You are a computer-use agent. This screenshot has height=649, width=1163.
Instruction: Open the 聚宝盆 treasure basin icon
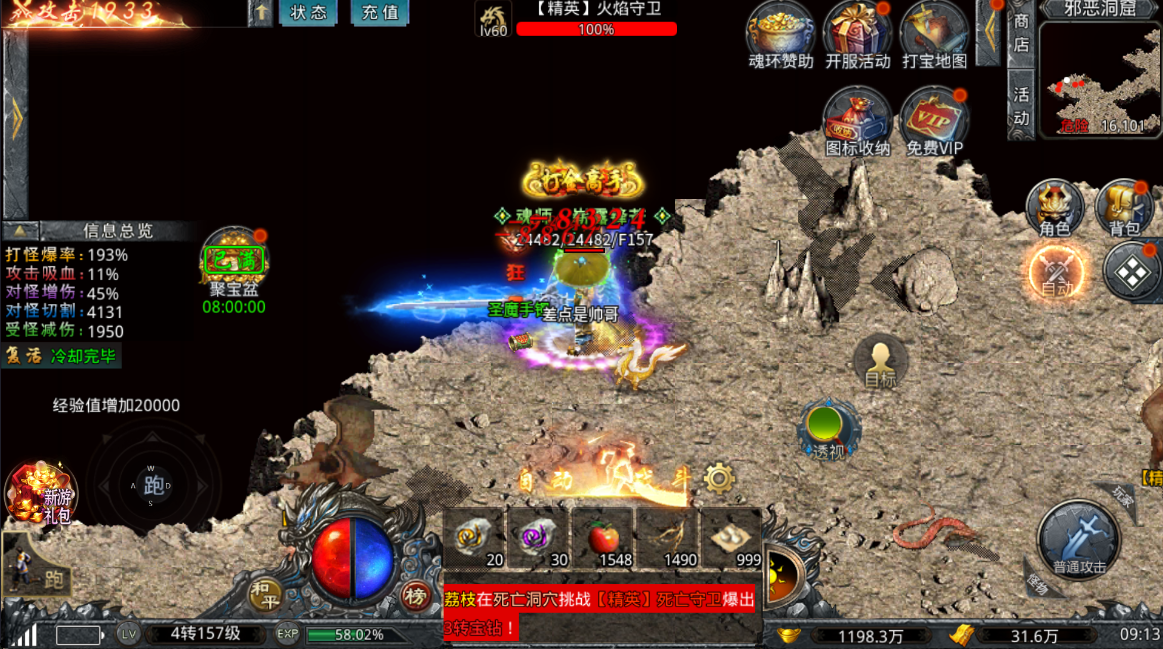(235, 262)
